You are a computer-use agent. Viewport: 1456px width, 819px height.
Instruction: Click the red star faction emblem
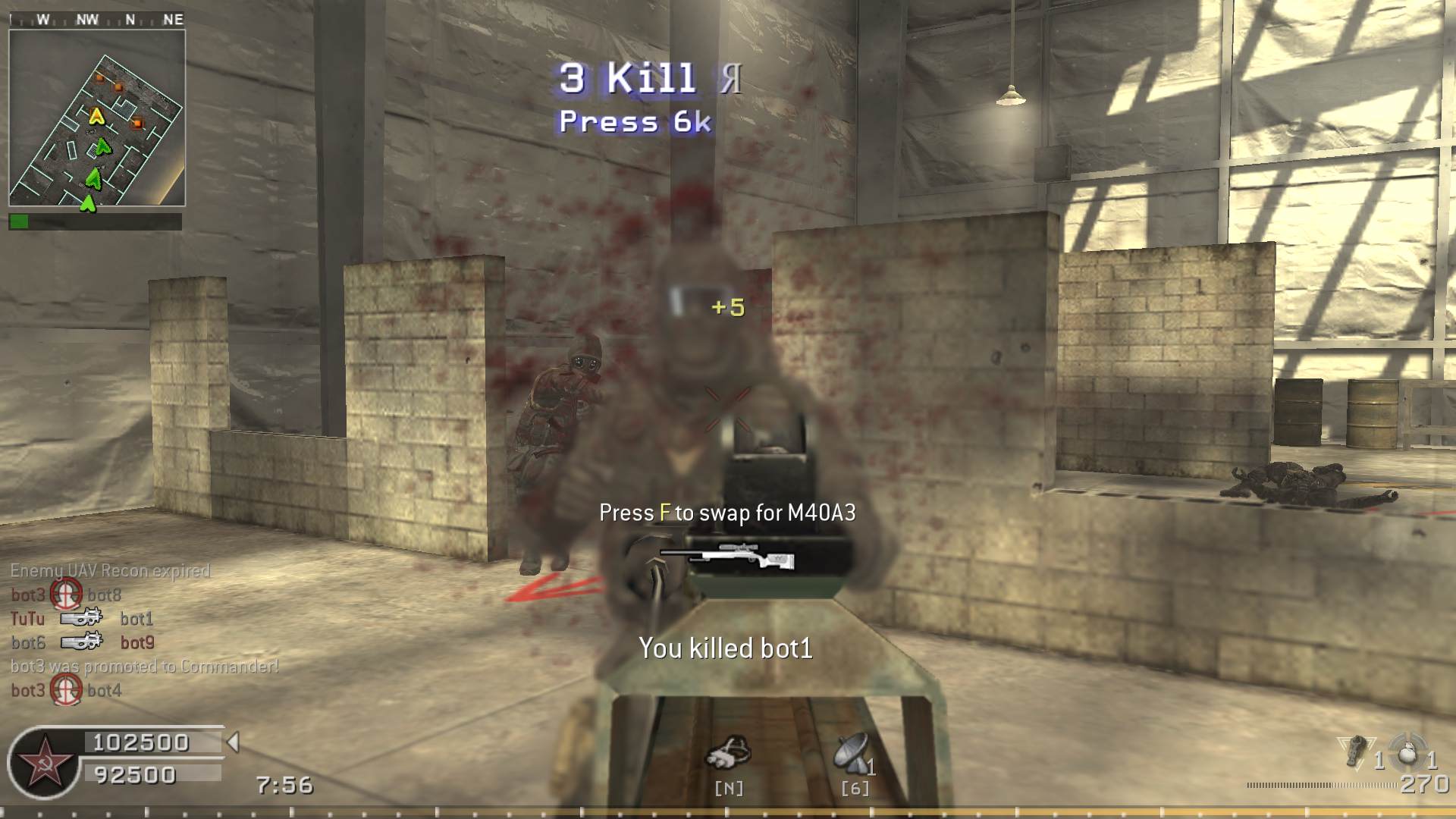[x=44, y=762]
